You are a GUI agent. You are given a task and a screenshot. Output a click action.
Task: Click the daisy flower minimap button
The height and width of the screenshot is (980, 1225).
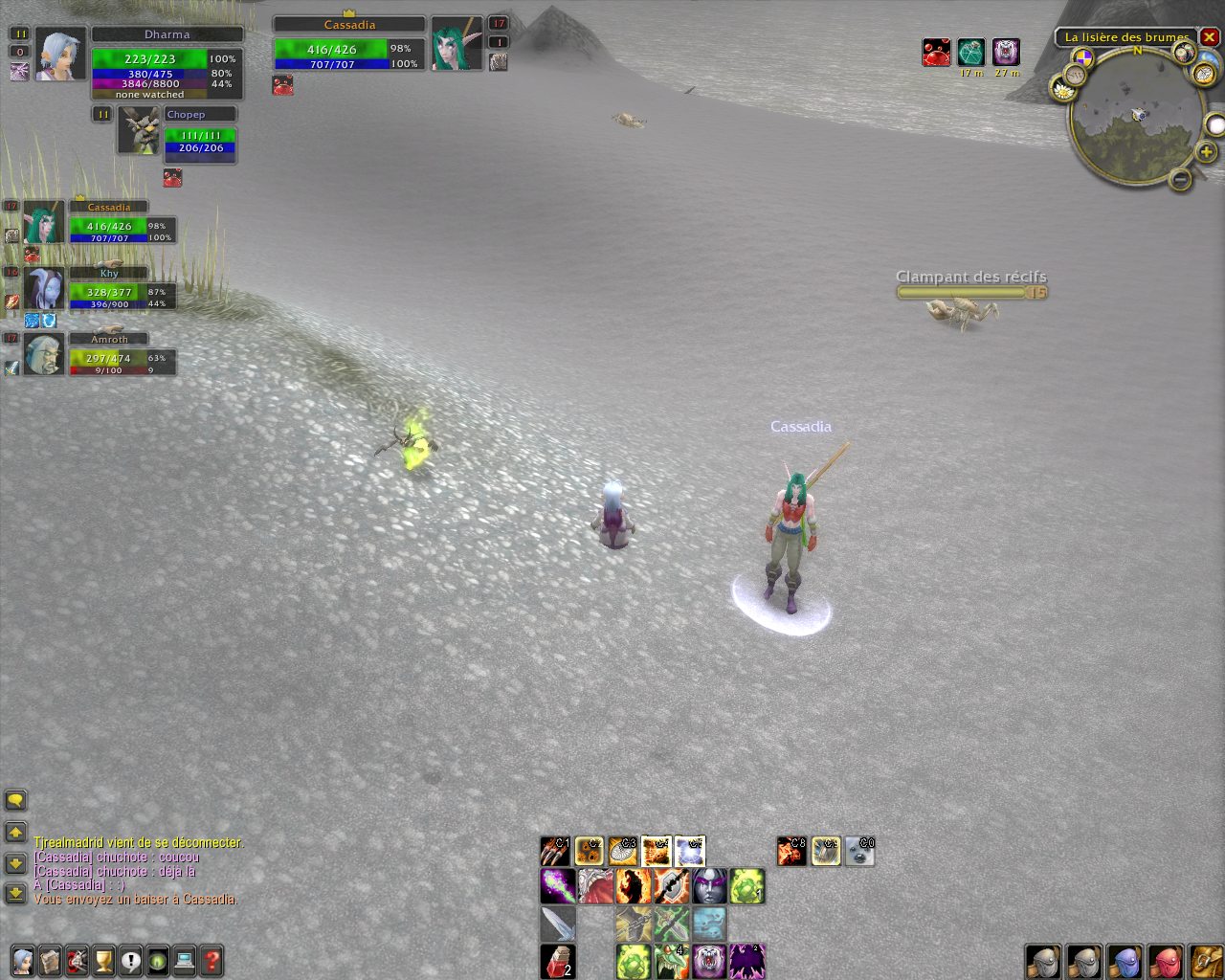tap(1062, 89)
